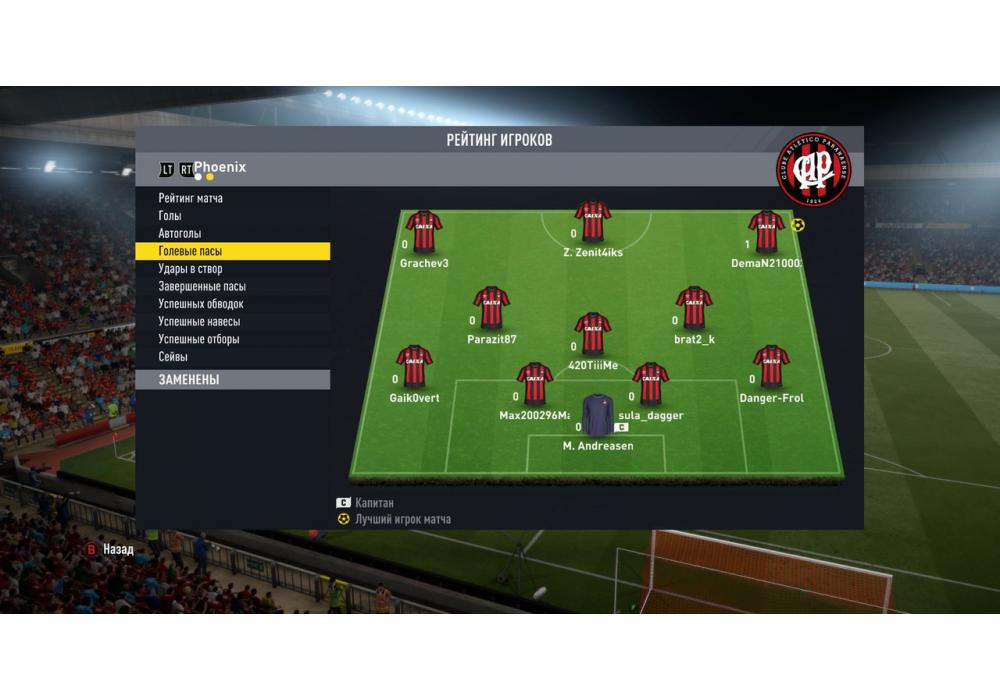Select player Grachev3's shirt

[x=424, y=232]
